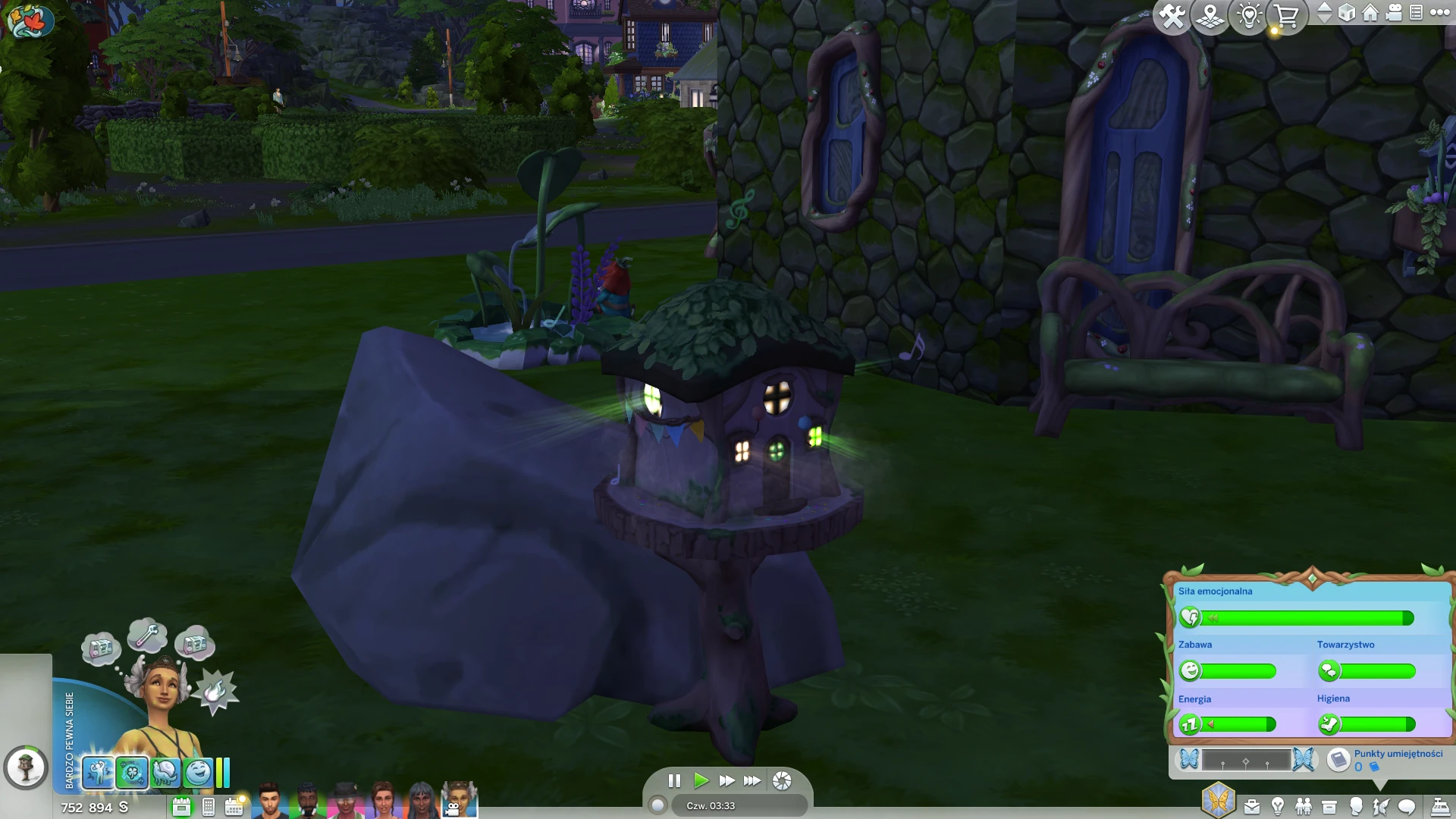The width and height of the screenshot is (1456, 819).
Task: Open the Career briefcase panel
Action: coord(1252,806)
